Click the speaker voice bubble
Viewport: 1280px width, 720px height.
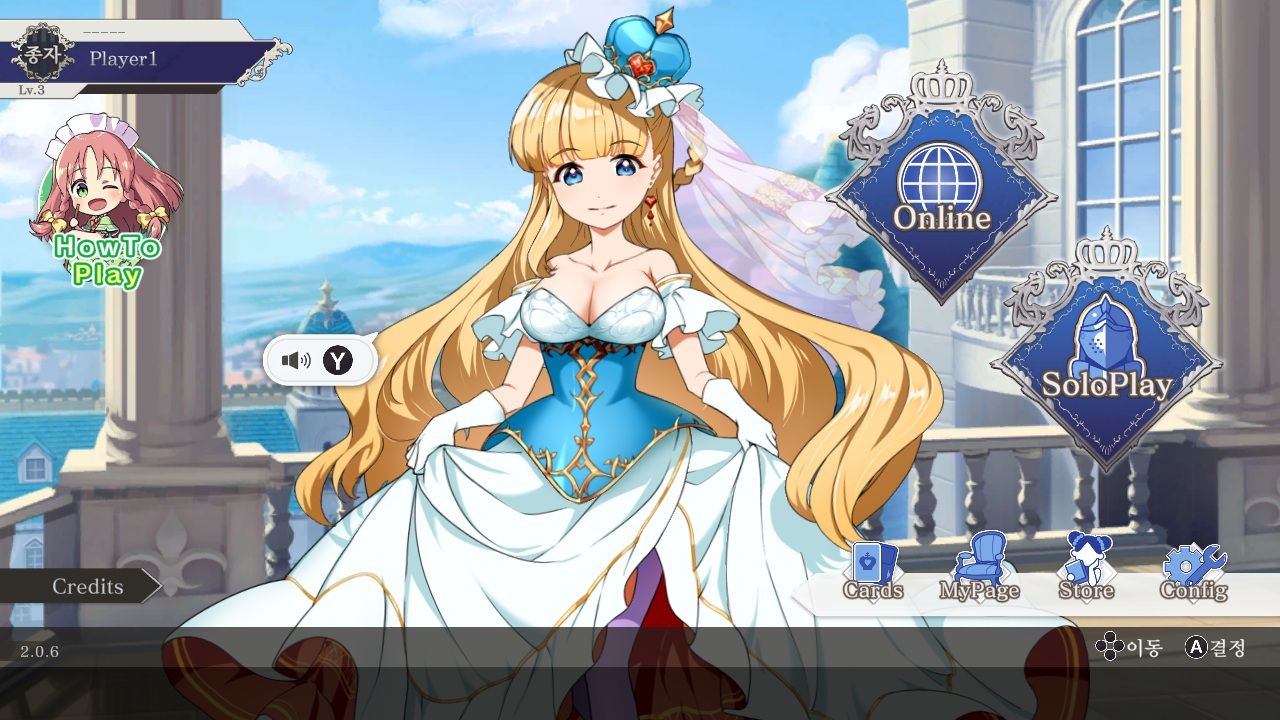pyautogui.click(x=319, y=360)
